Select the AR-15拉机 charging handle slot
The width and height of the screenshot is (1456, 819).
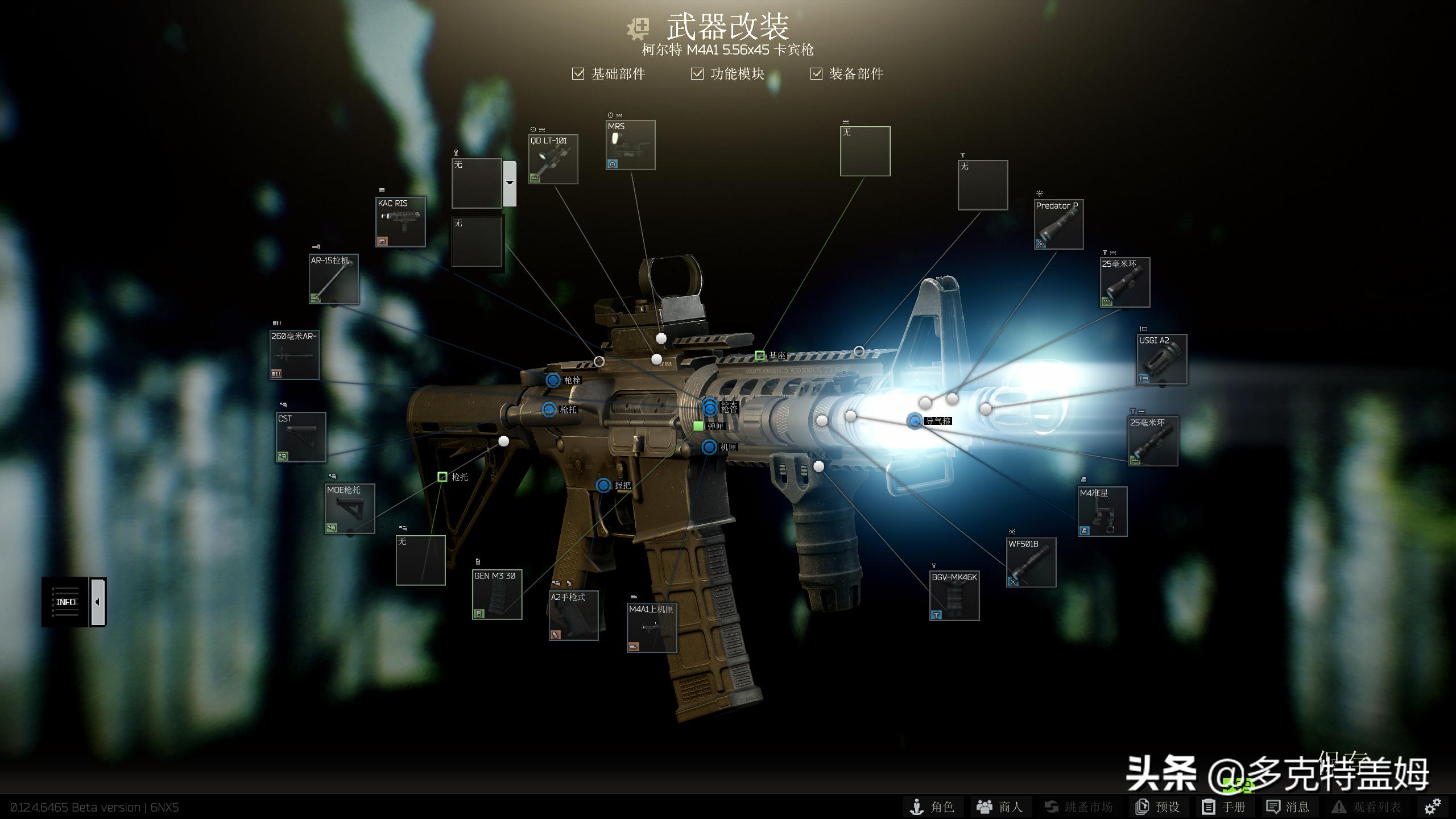(x=334, y=279)
